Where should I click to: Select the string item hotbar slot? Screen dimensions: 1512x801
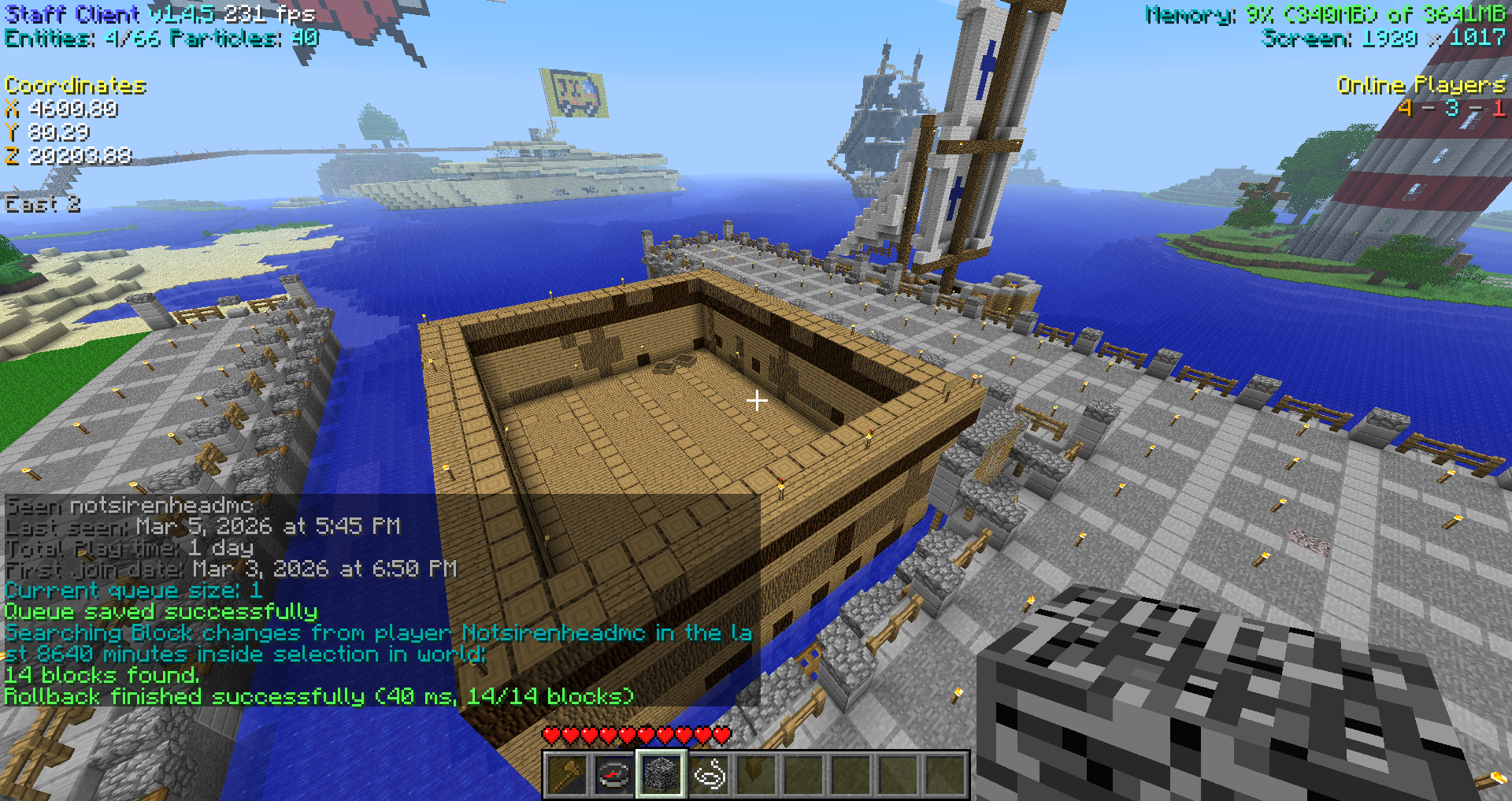[x=709, y=774]
